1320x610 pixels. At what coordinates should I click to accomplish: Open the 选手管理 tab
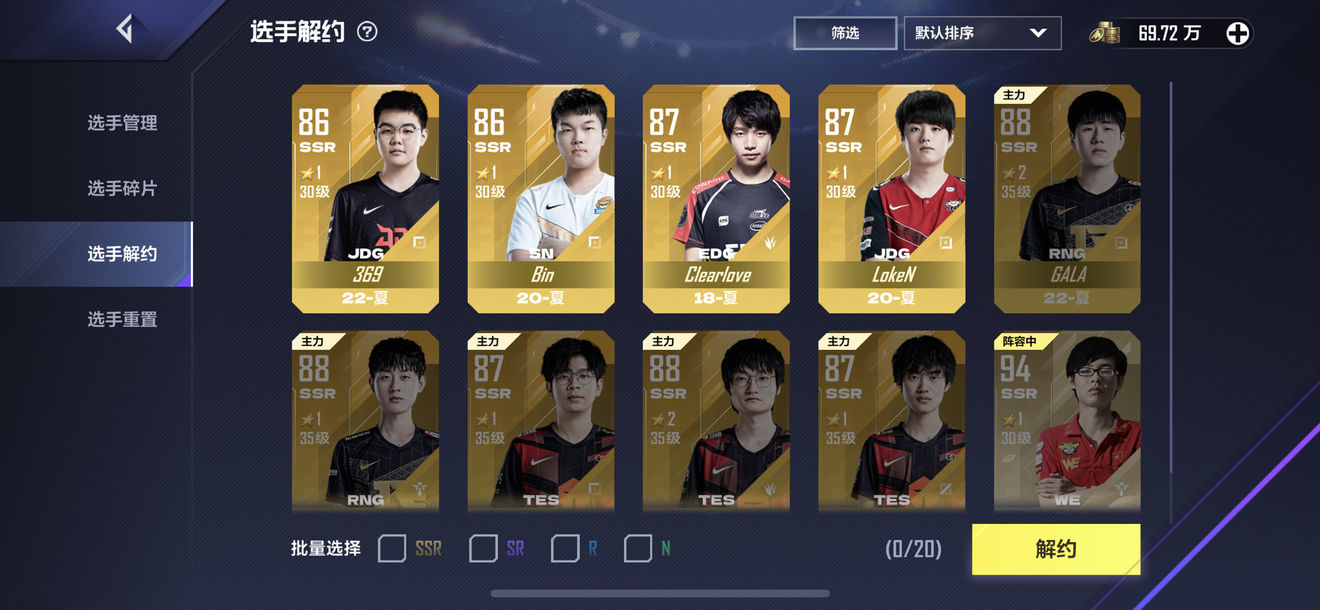122,123
